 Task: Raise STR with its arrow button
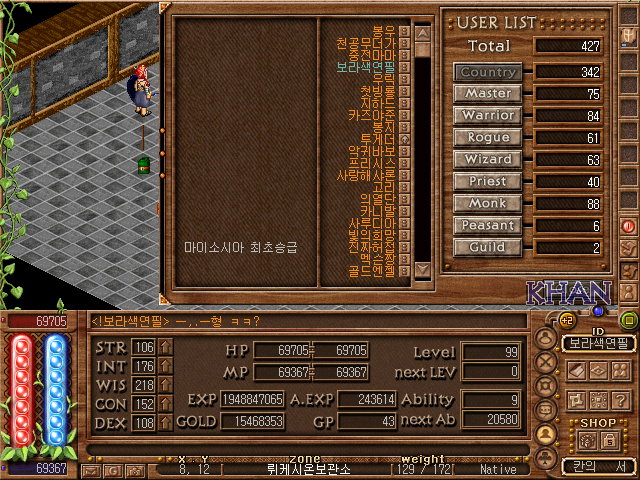click(x=166, y=347)
